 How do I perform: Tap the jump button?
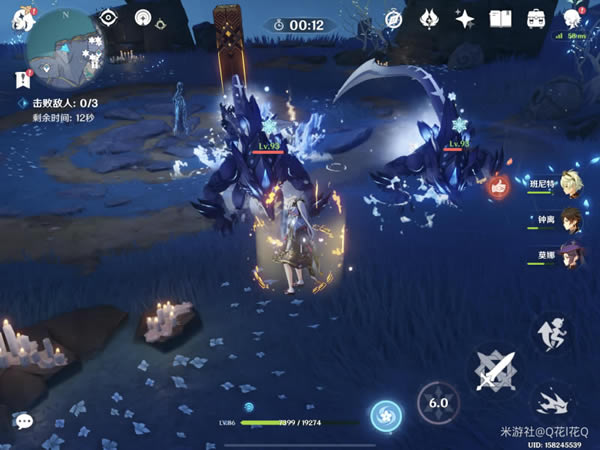[x=551, y=335]
